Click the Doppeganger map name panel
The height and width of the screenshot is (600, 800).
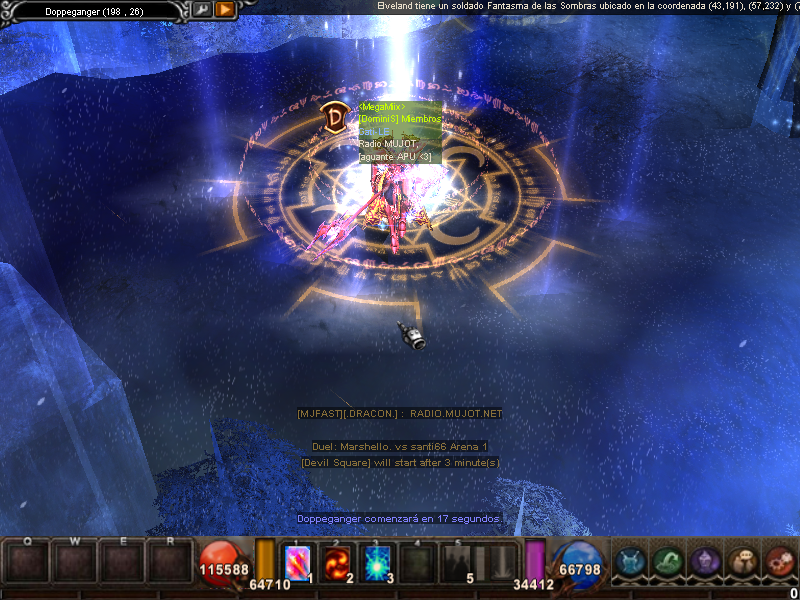[95, 10]
